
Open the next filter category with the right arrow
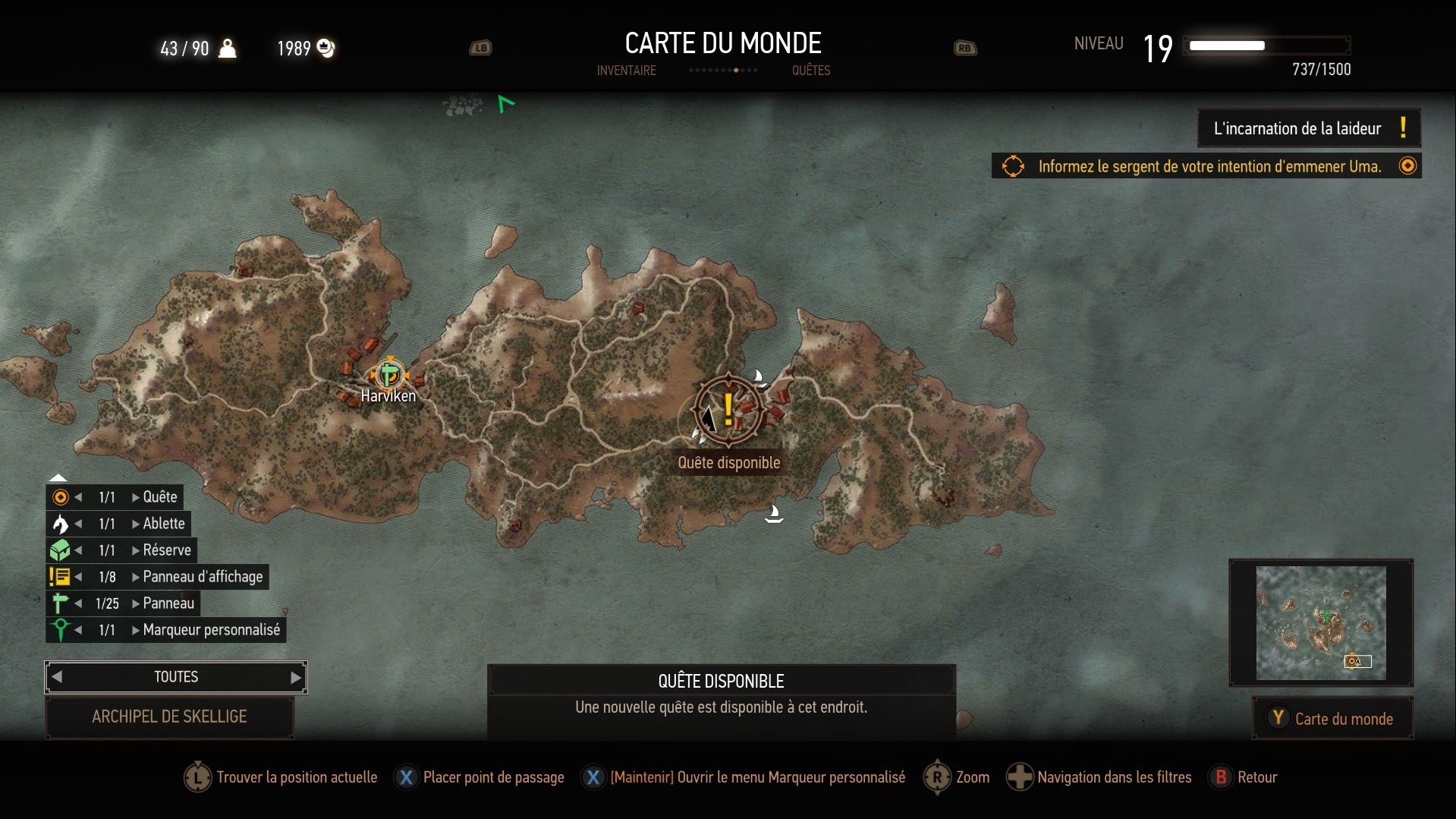[x=296, y=676]
